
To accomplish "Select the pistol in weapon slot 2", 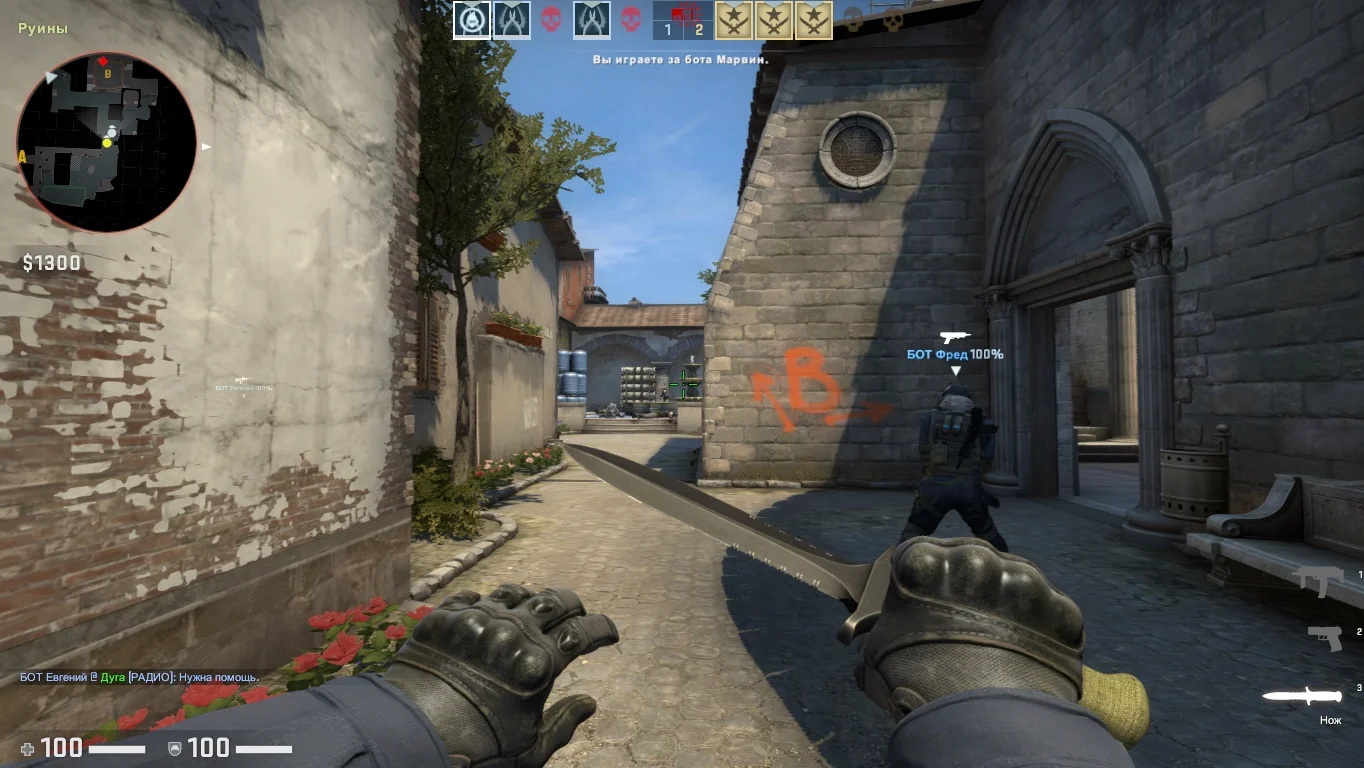I will [x=1324, y=637].
